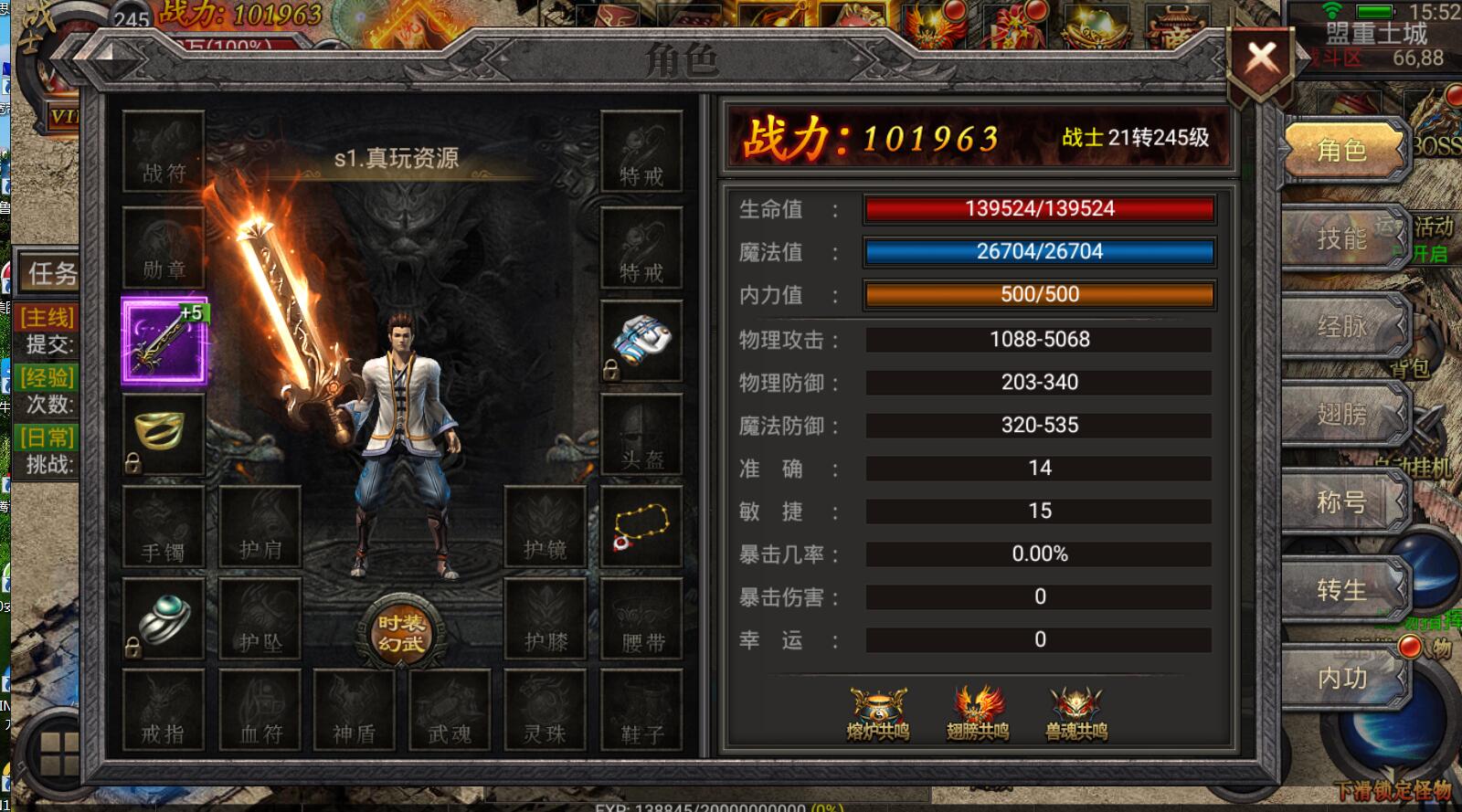Switch to the 经脉 tab

pos(1342,326)
